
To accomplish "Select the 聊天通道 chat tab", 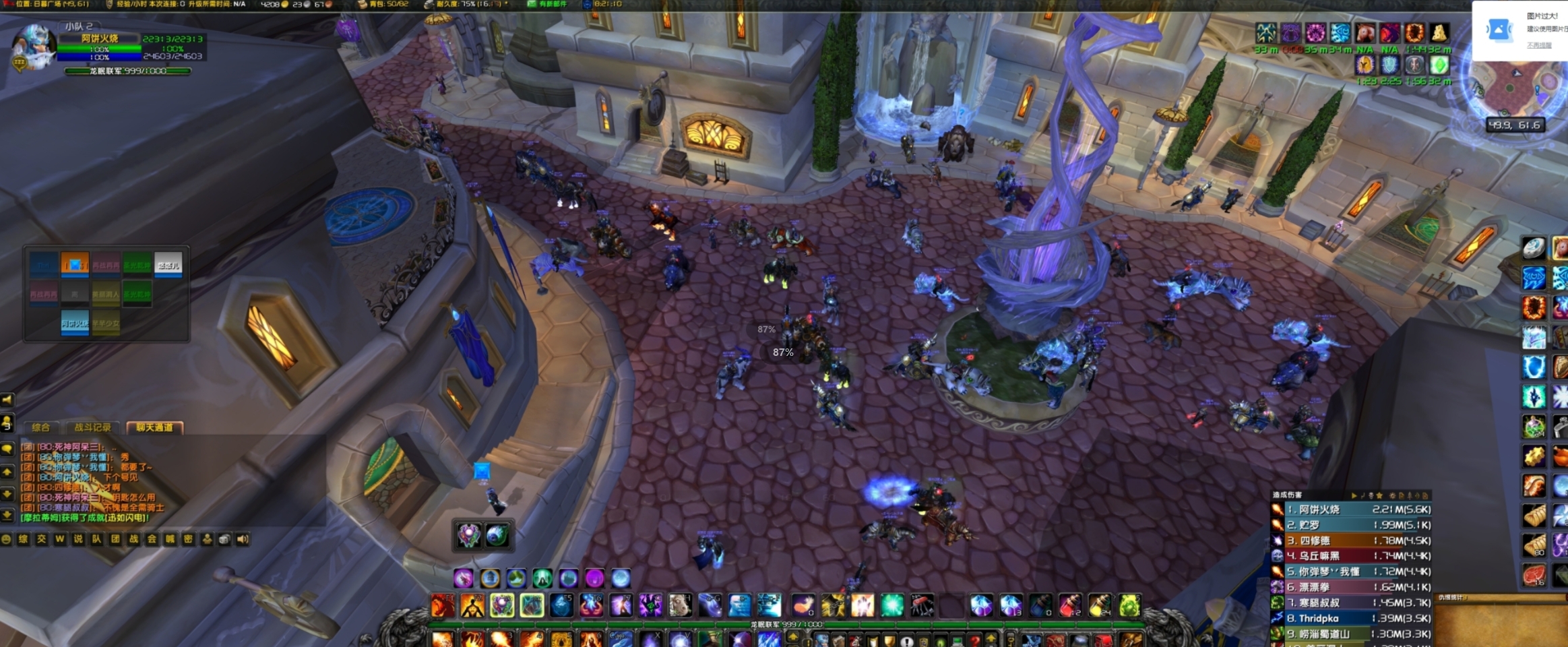I will click(154, 427).
